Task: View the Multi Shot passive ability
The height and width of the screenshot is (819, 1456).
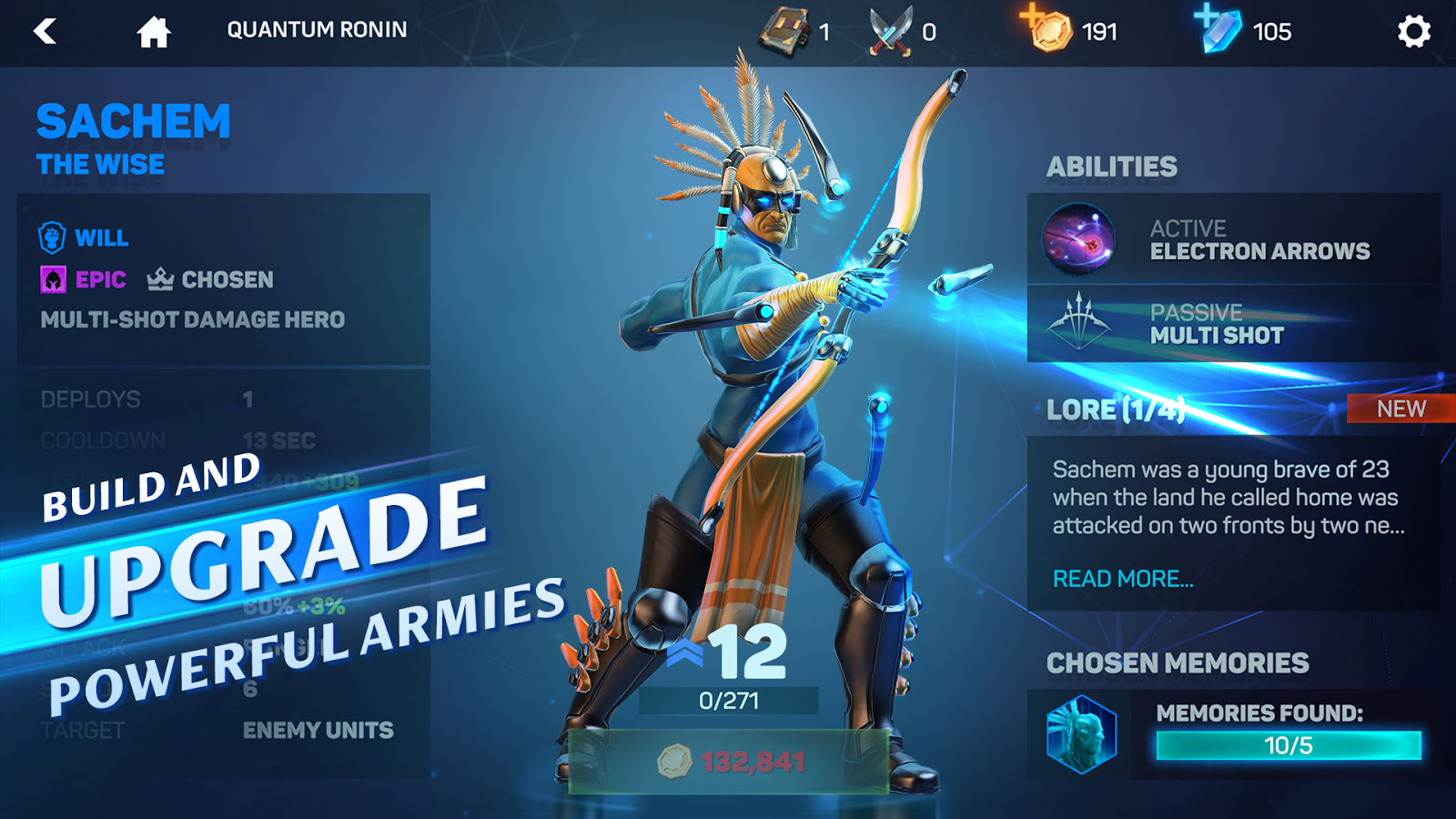Action: (x=1233, y=324)
